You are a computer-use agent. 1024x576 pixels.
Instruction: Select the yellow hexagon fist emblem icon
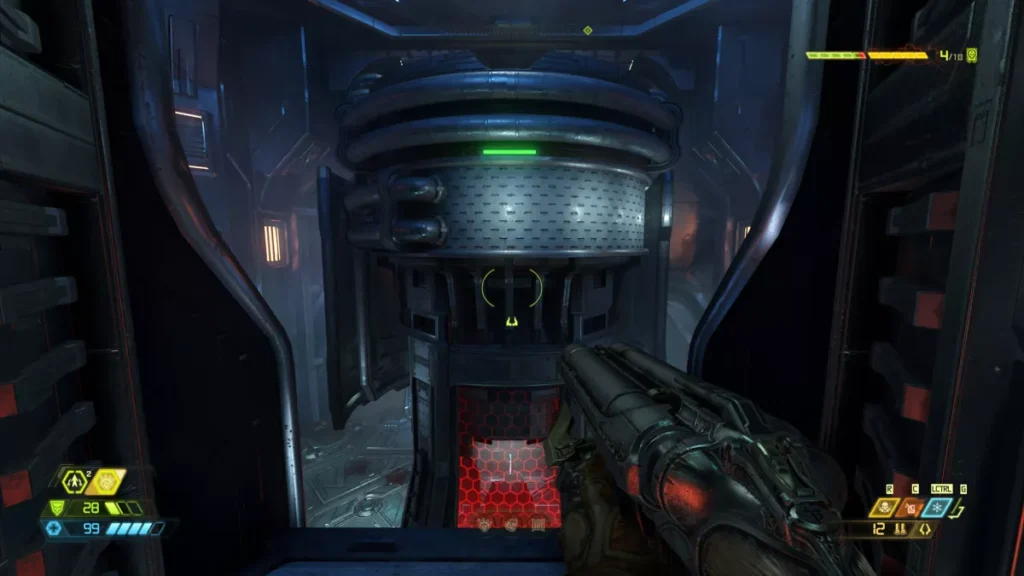coord(105,482)
